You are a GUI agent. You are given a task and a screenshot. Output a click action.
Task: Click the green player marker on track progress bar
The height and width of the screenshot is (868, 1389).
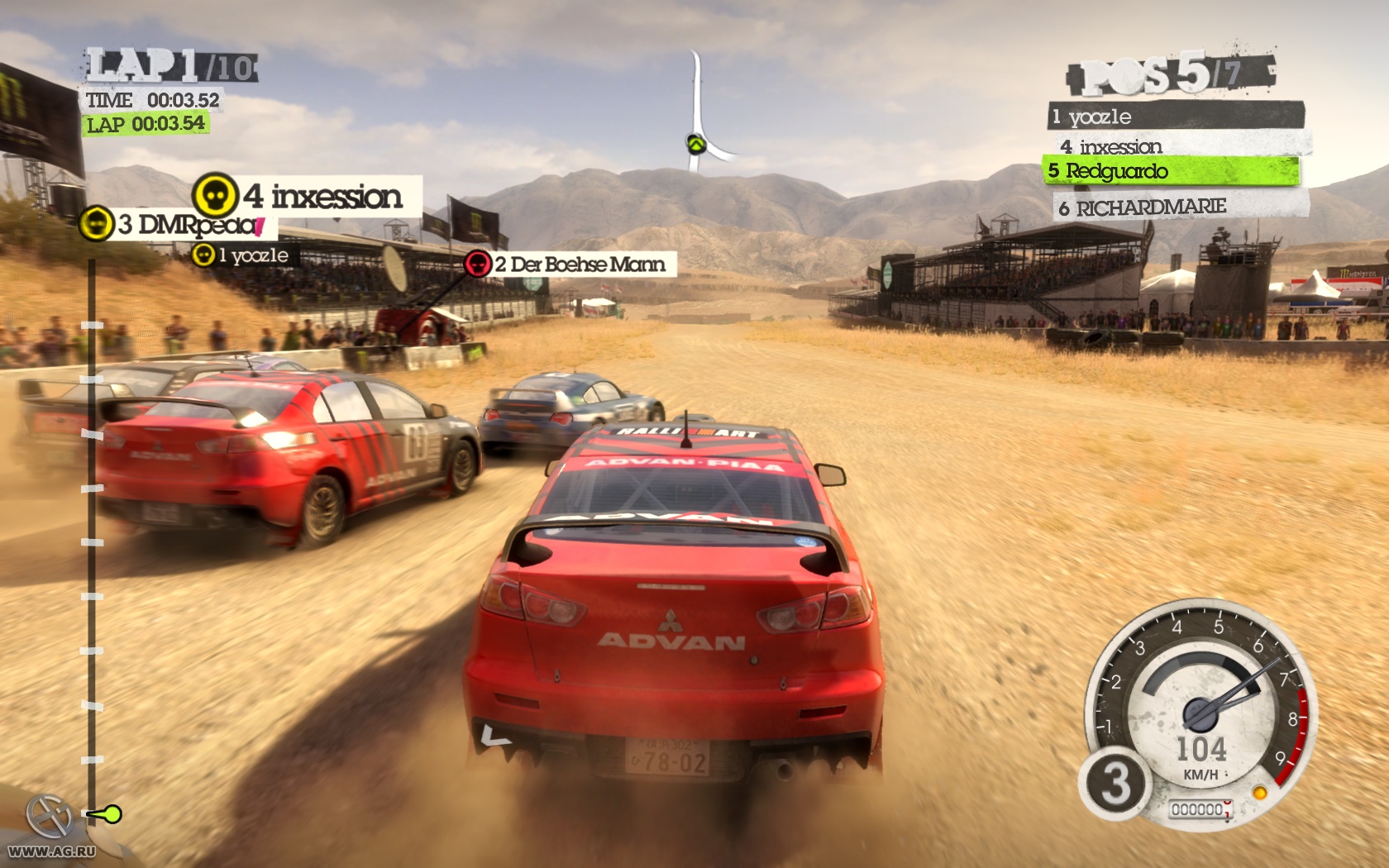coord(106,815)
